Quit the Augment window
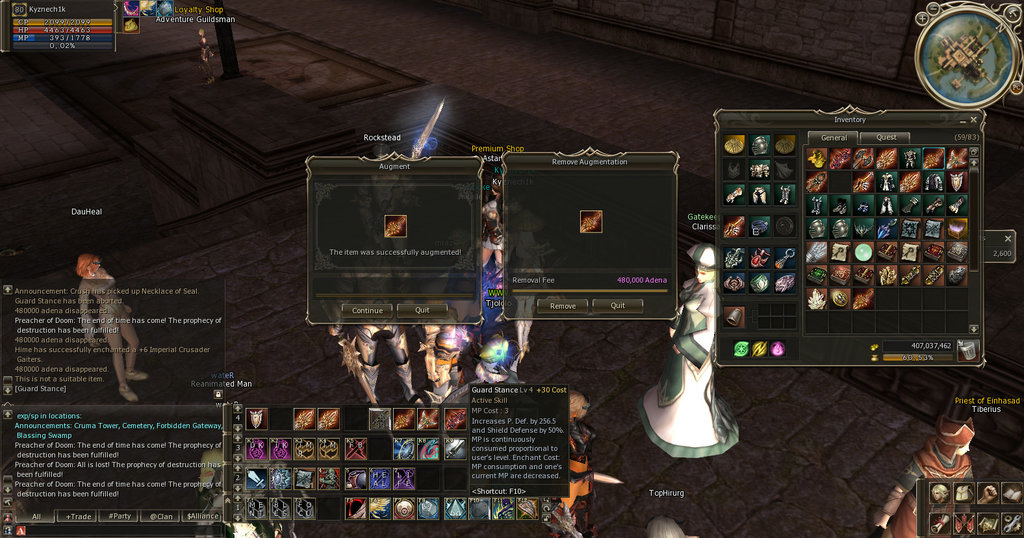This screenshot has height=538, width=1024. [x=422, y=310]
